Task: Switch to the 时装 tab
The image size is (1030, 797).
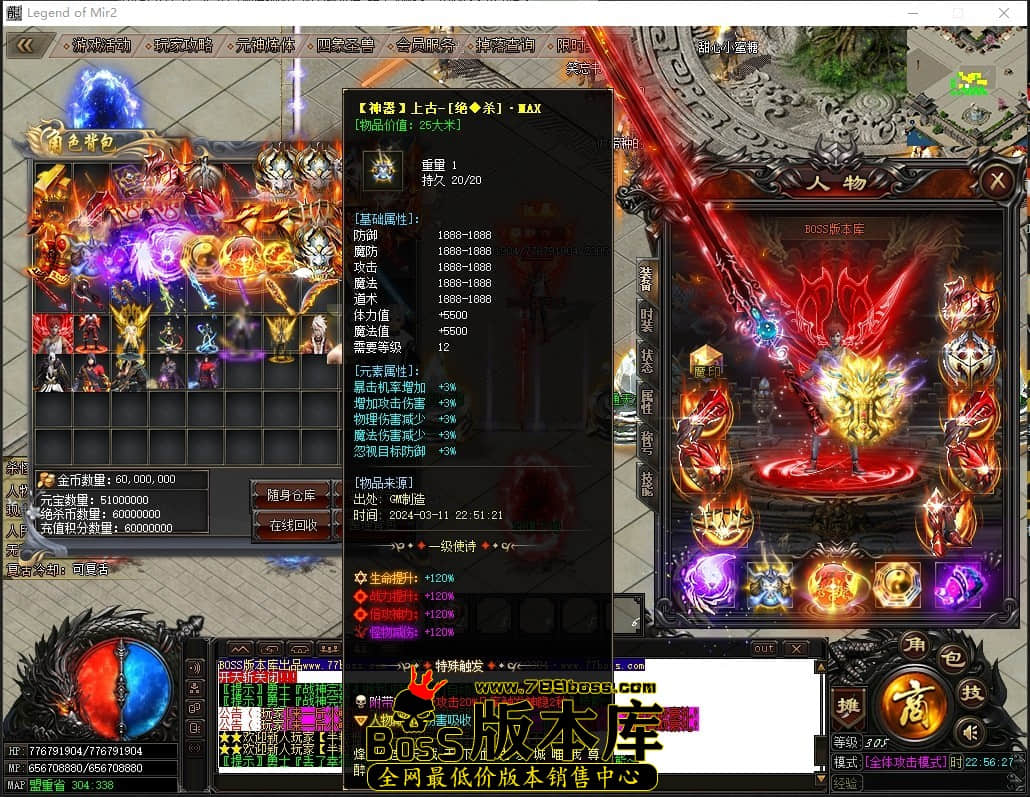Action: pos(647,324)
